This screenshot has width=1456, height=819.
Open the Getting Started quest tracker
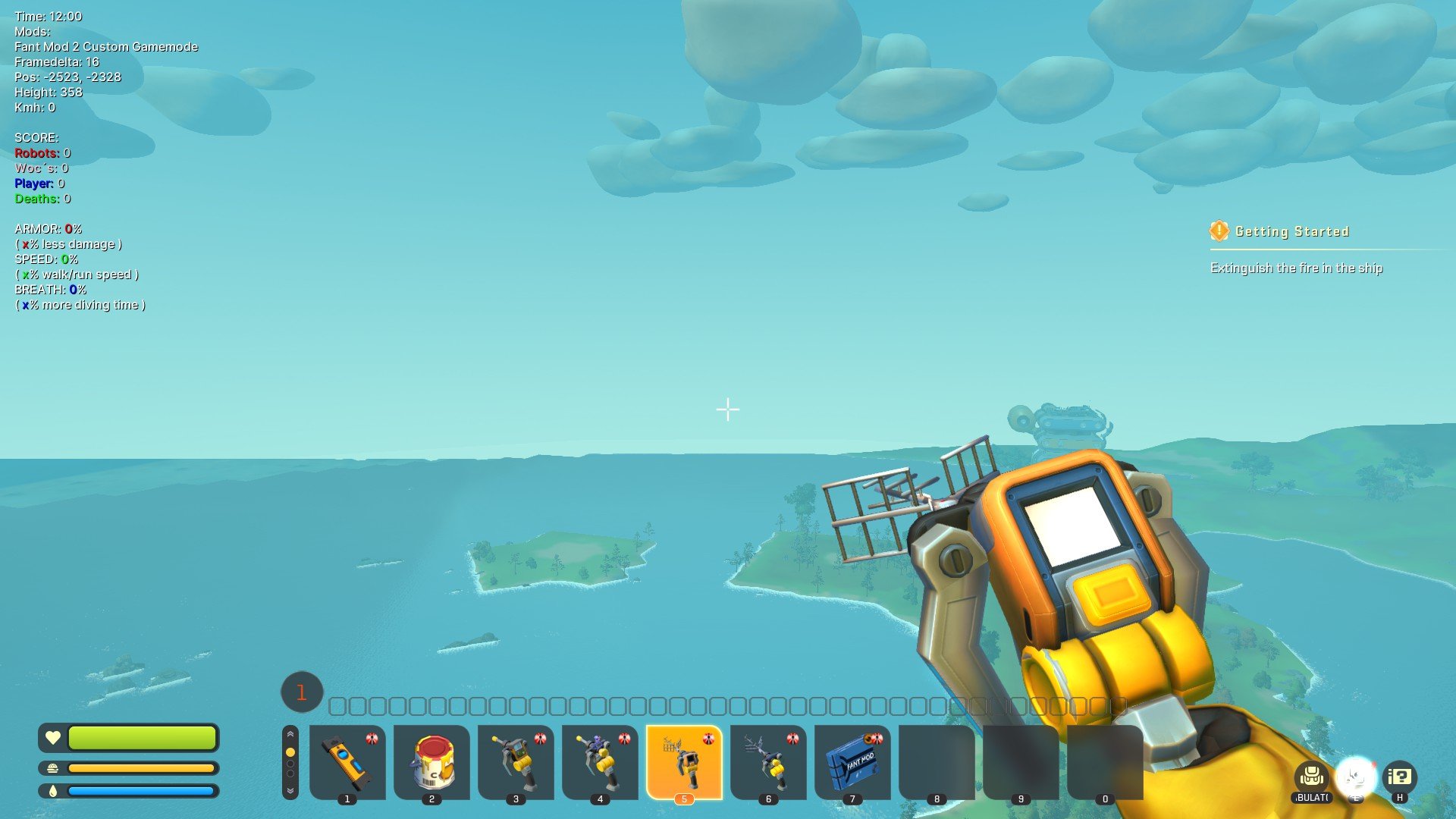pos(1291,231)
